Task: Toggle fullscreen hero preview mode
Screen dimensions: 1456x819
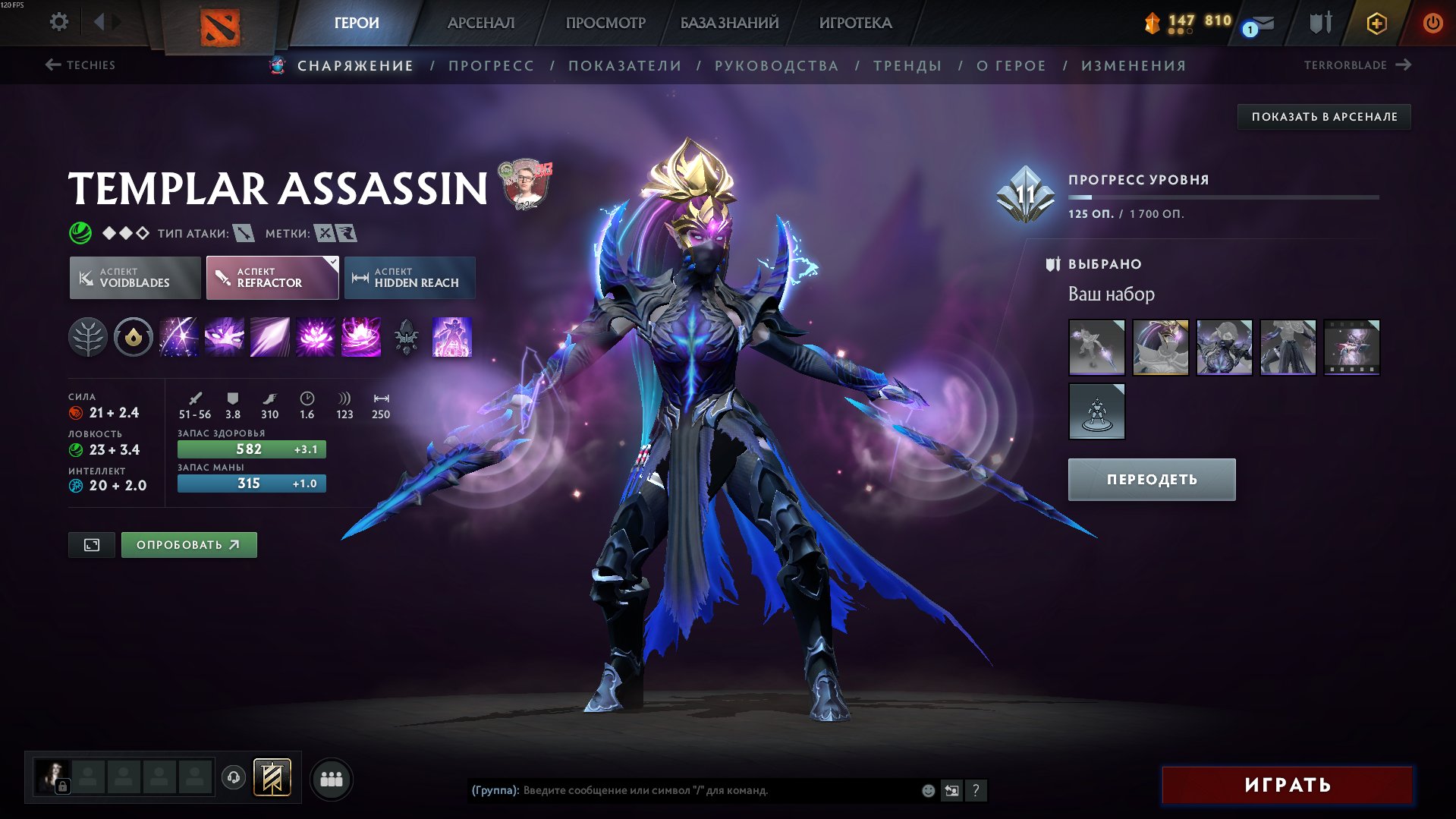Action: pos(91,544)
